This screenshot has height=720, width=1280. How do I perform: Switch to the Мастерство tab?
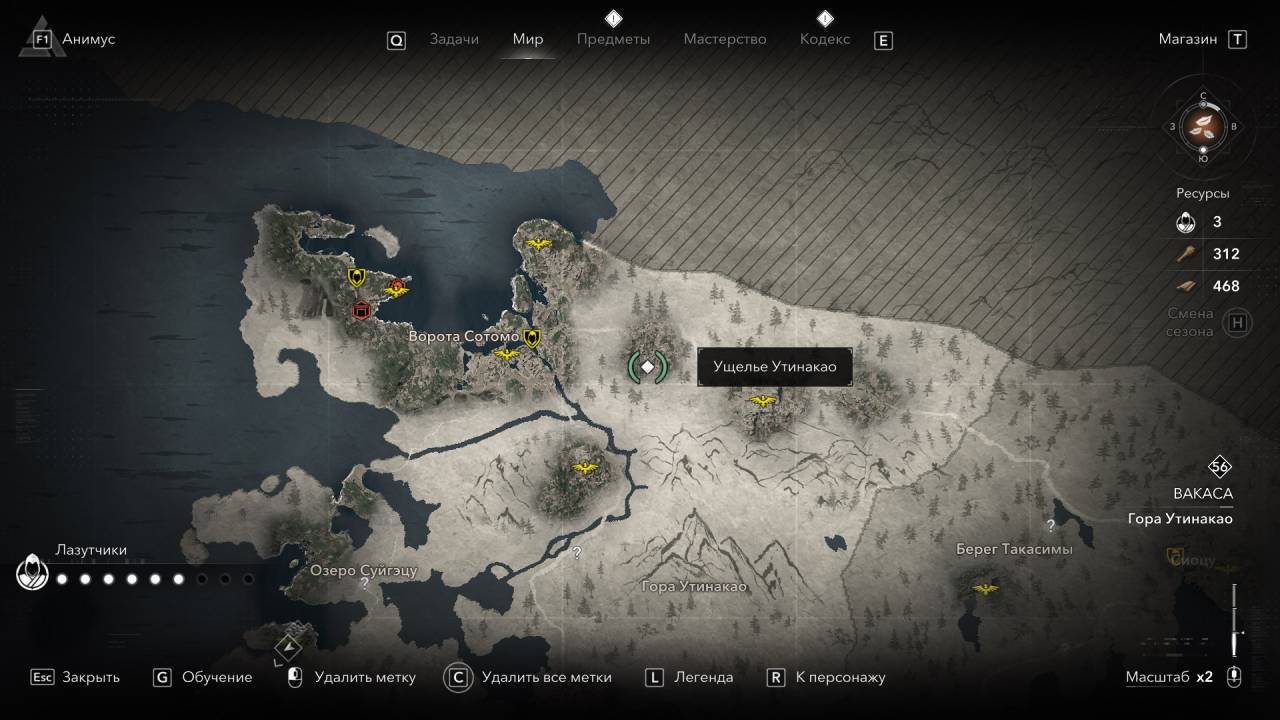pyautogui.click(x=725, y=39)
